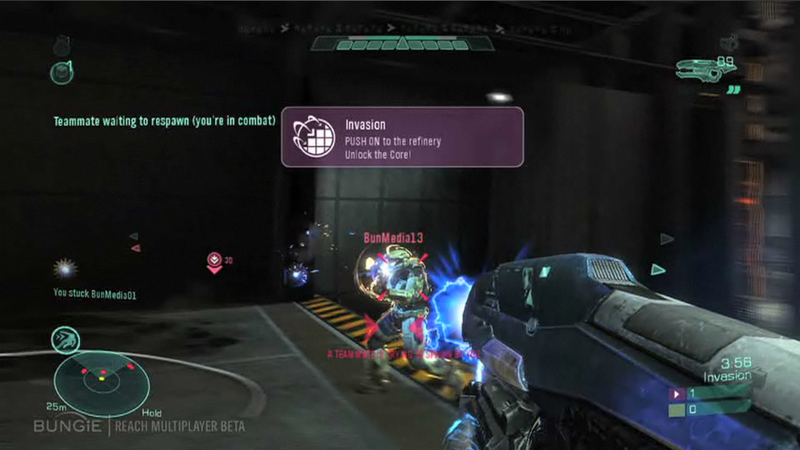The width and height of the screenshot is (800, 450).
Task: Click the motion tracker radar
Action: click(101, 379)
